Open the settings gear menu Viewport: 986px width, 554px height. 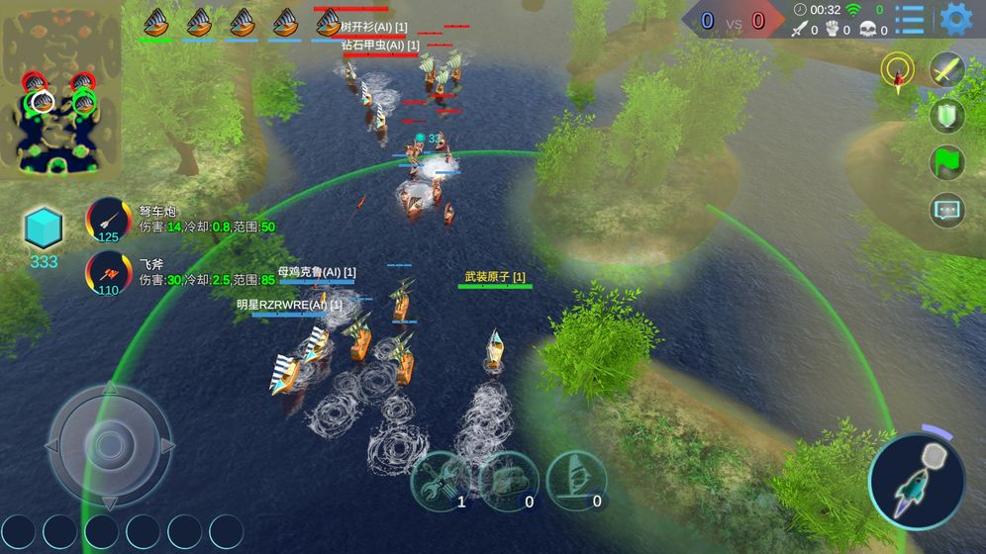coord(956,18)
